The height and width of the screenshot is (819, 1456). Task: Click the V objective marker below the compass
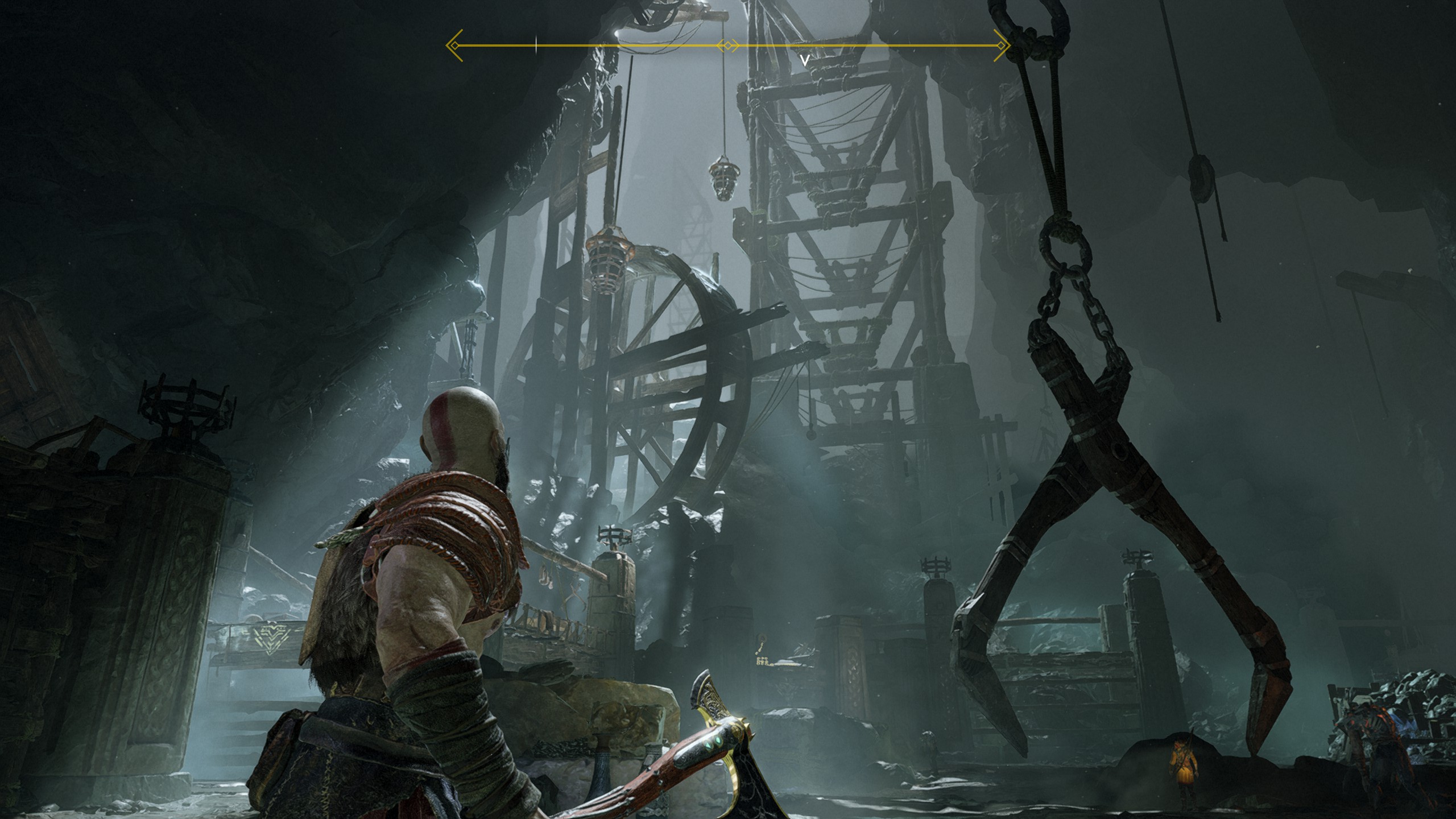804,60
